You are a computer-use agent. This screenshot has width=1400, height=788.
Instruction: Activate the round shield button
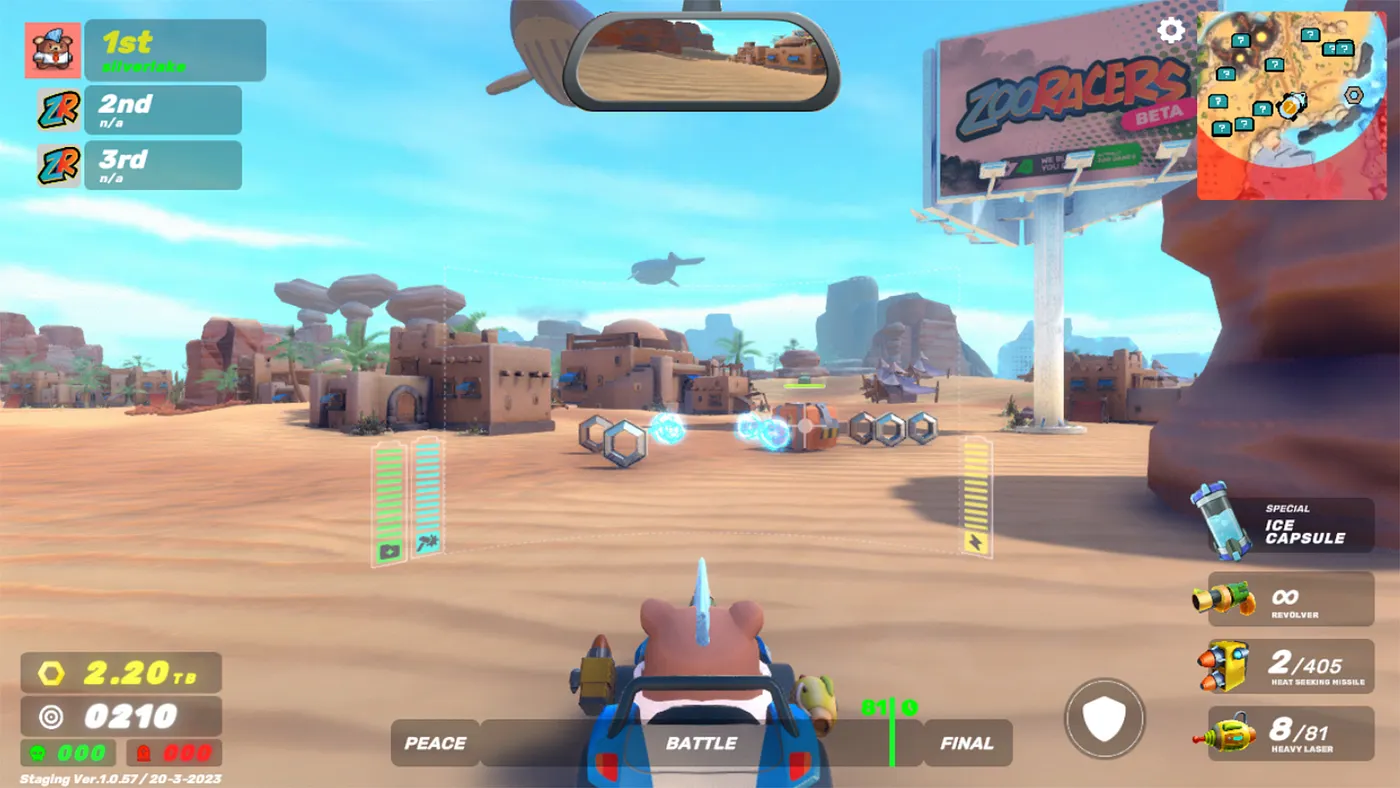tap(1105, 718)
